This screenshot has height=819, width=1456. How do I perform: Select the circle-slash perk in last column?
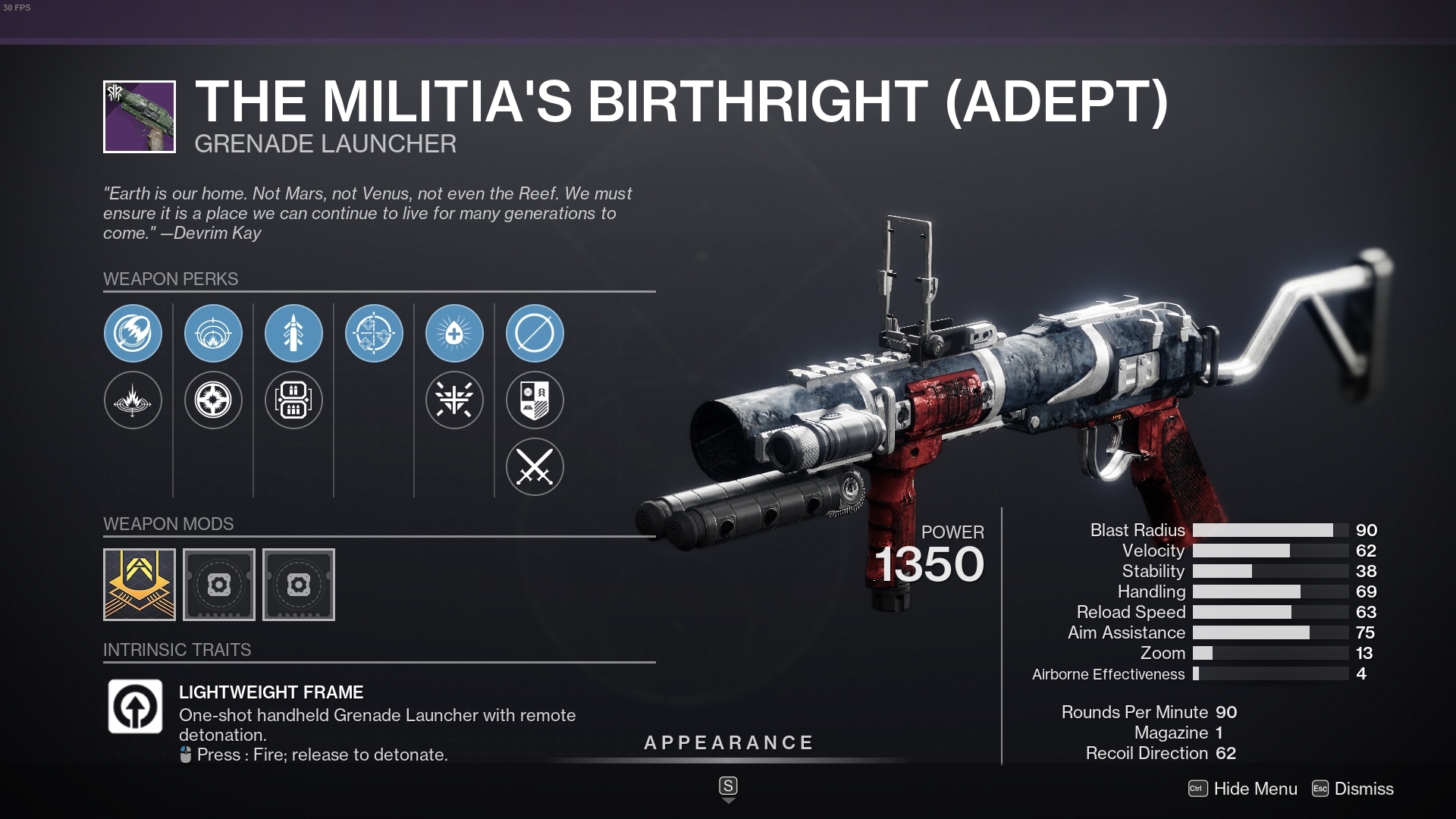[535, 333]
